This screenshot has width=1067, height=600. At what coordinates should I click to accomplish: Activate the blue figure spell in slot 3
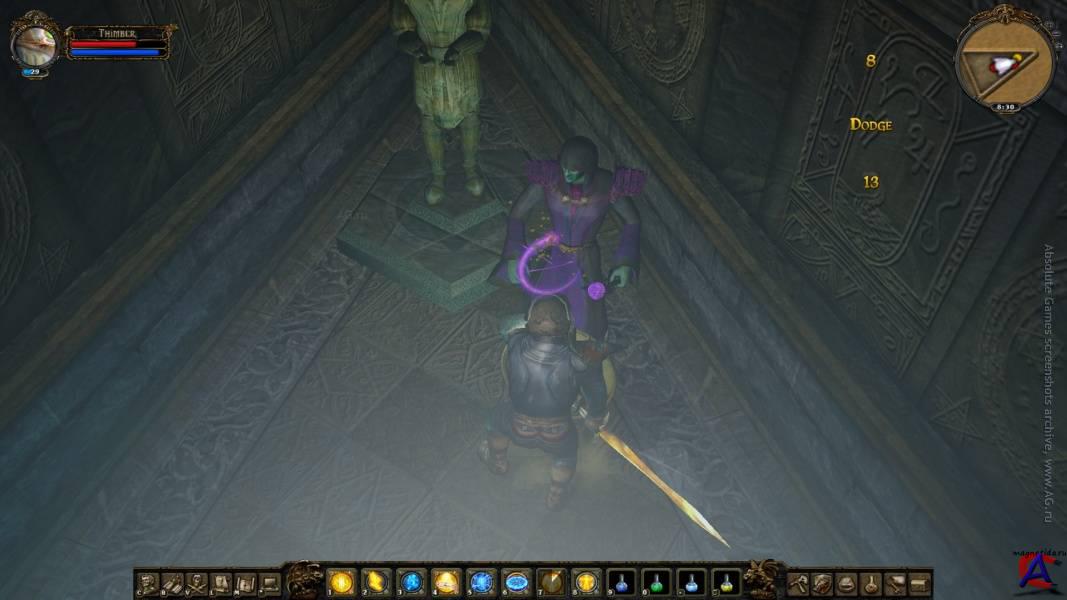[x=412, y=582]
